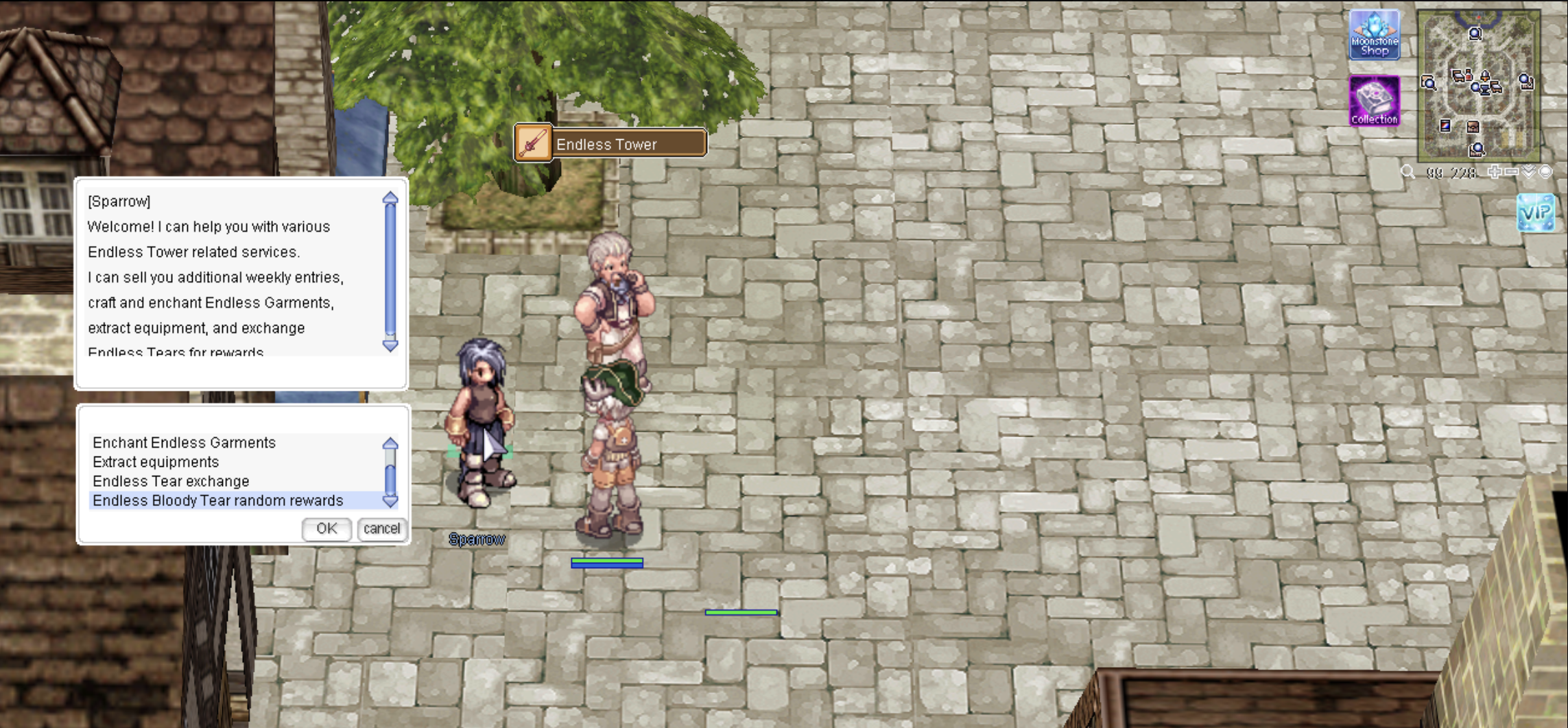1568x728 pixels.
Task: Open the Collection book
Action: [1374, 101]
